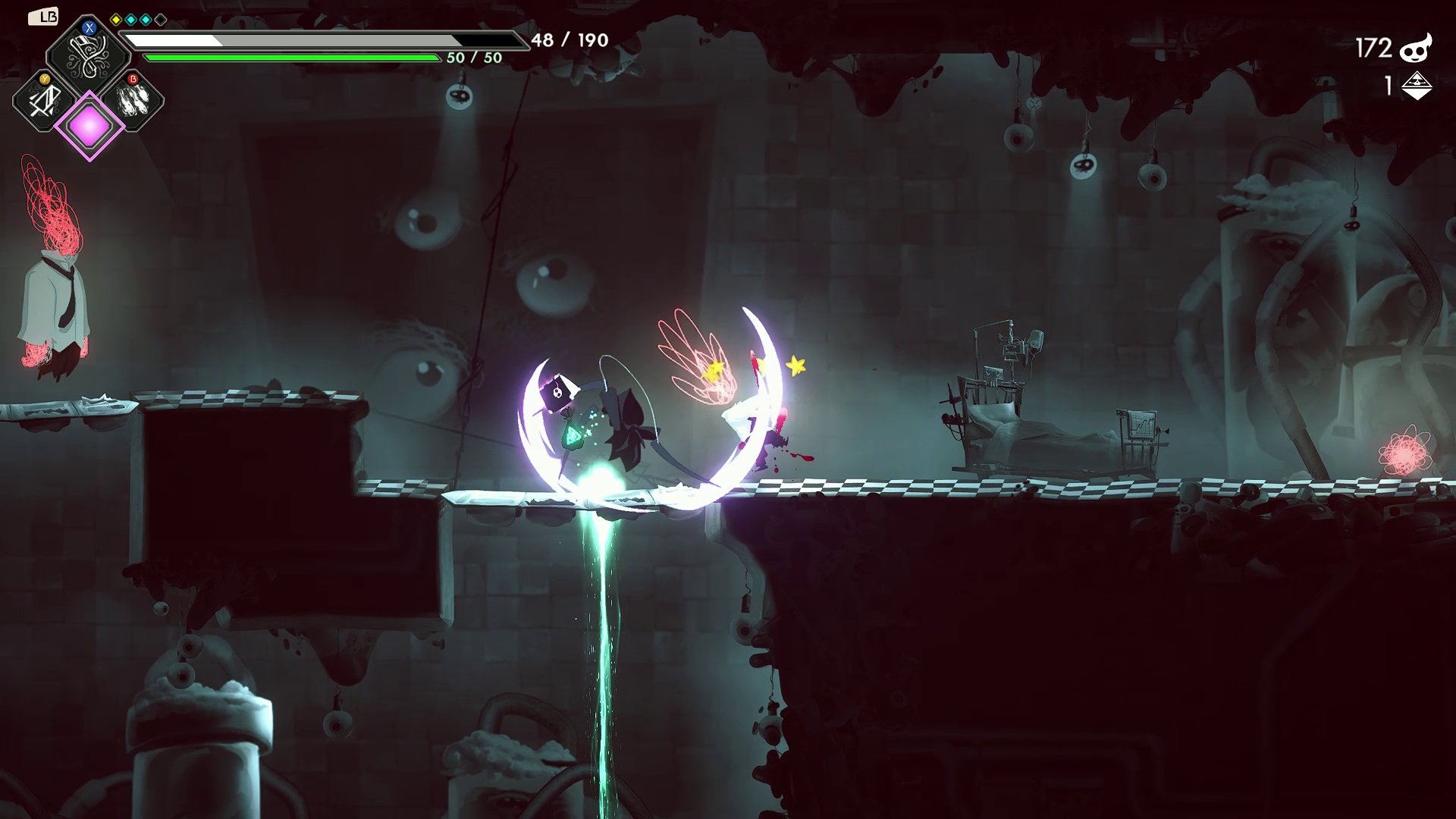Use the three-streak claw spell slot
Screen dimensions: 1456x819
point(134,100)
